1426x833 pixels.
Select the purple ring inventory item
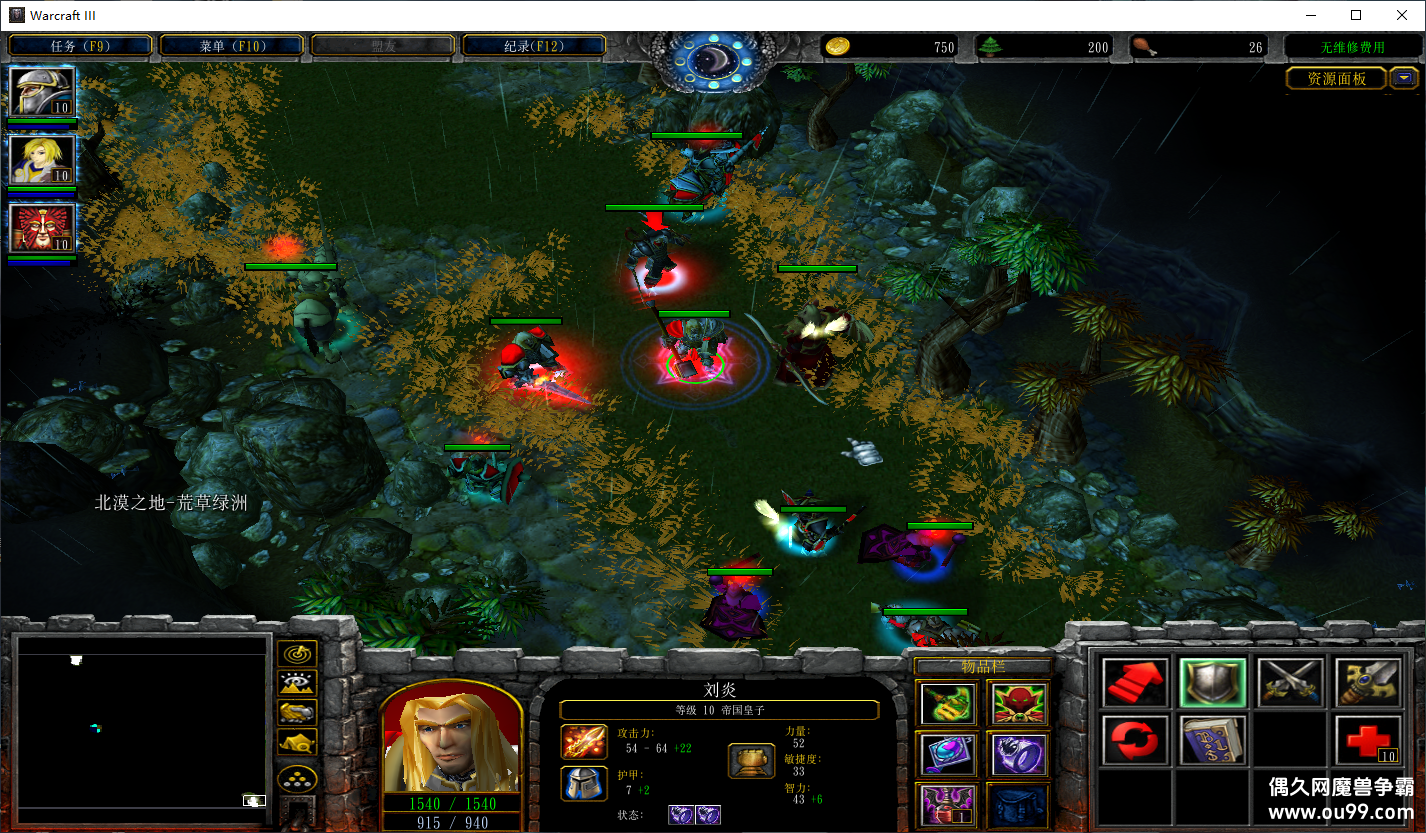coord(1018,754)
